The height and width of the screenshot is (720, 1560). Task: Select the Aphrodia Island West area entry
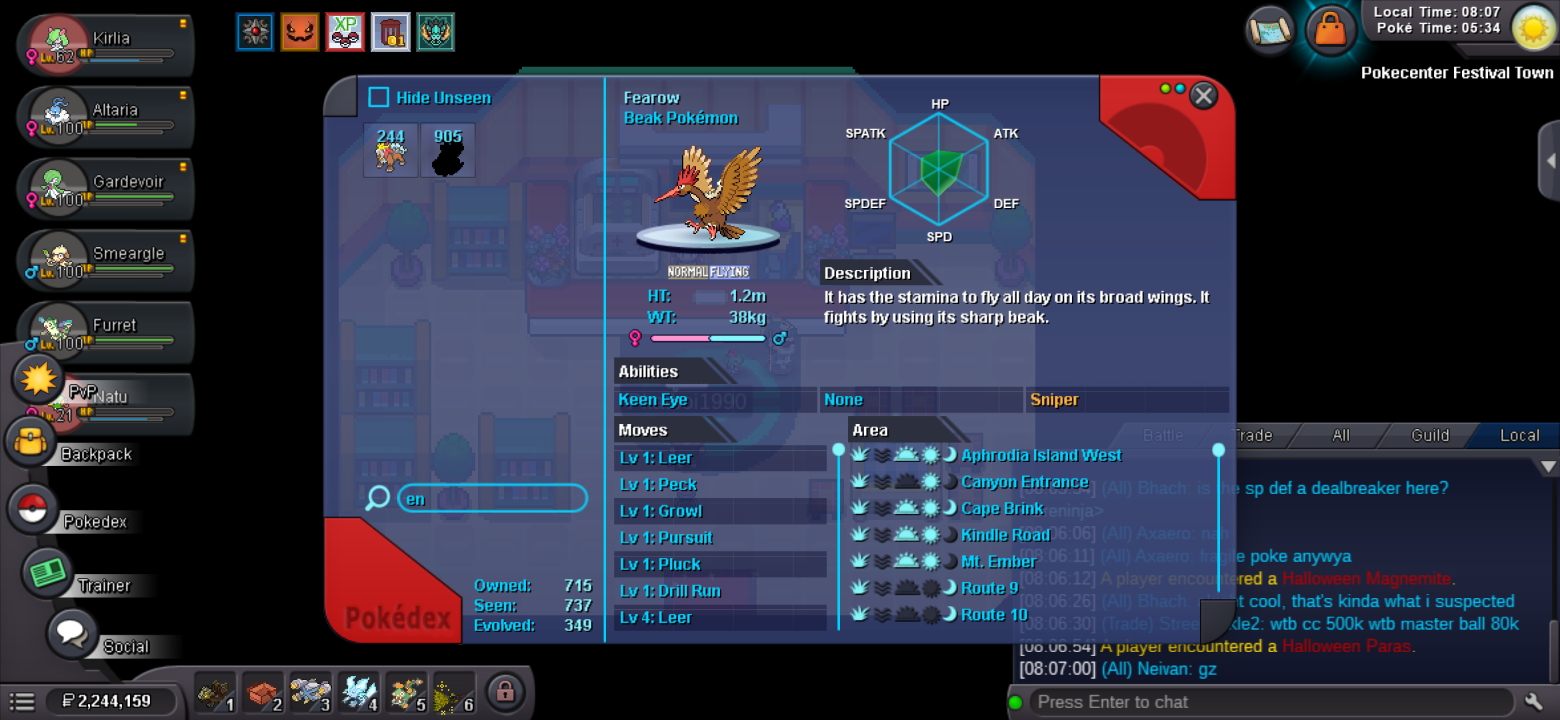[x=1041, y=455]
